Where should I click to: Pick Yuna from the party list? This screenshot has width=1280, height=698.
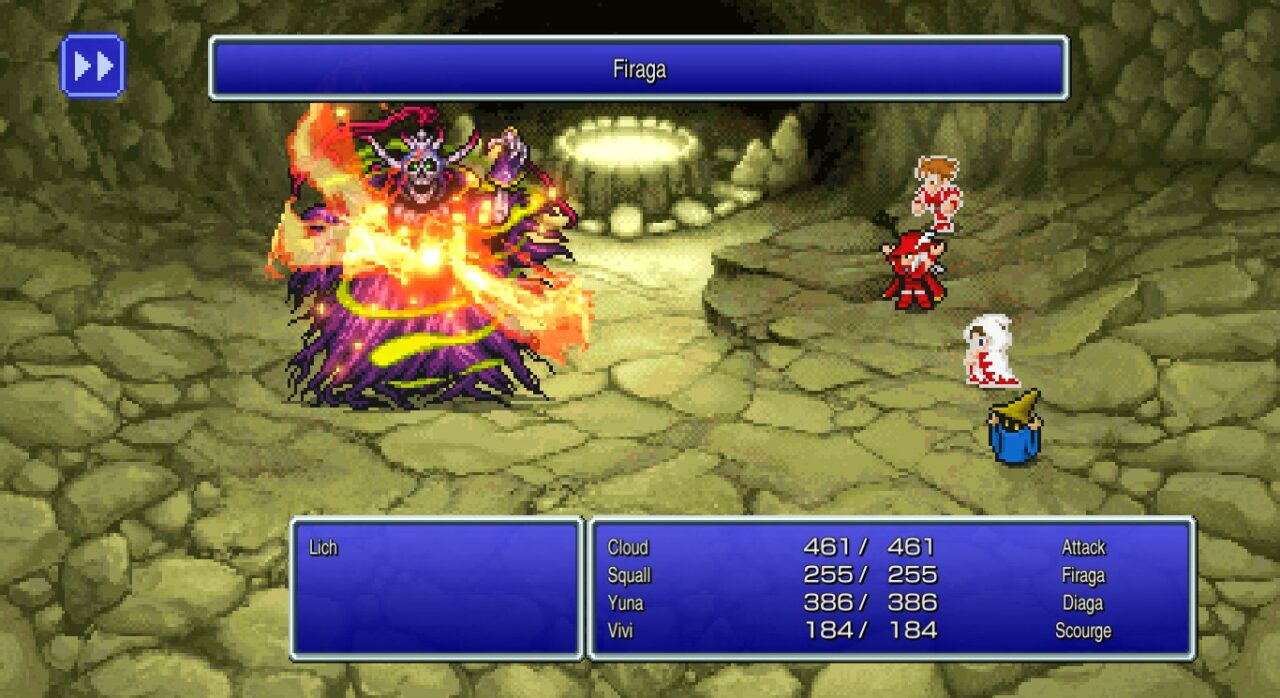coord(626,603)
